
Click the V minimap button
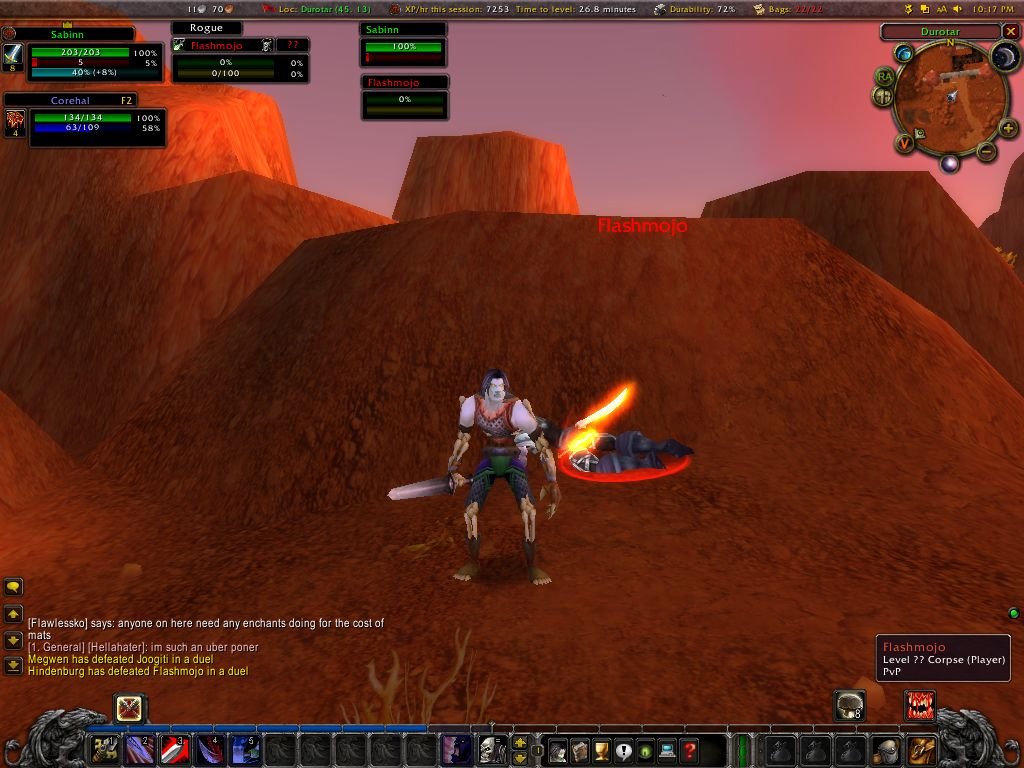904,144
